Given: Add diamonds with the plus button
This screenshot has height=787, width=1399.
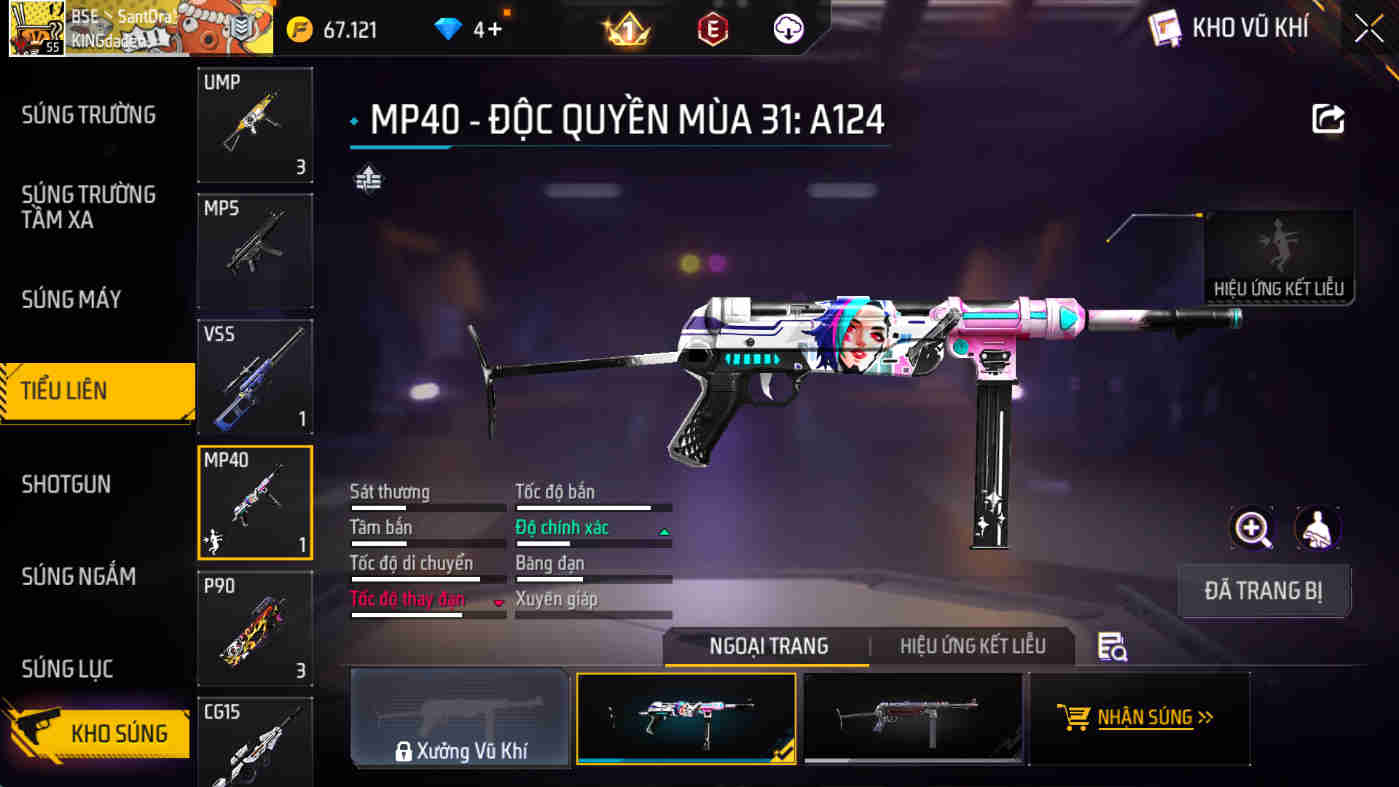Looking at the screenshot, I should point(494,29).
